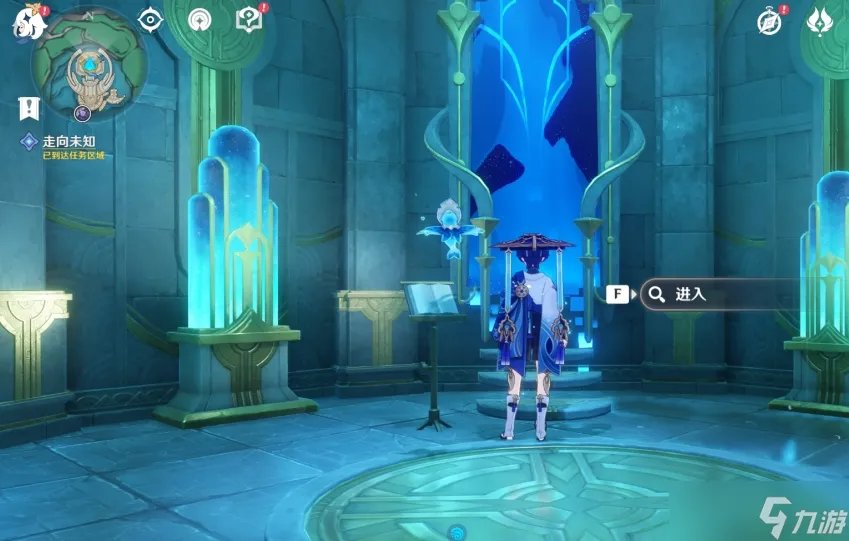Open the winged battle pass icon
The image size is (849, 541).
pos(821,21)
